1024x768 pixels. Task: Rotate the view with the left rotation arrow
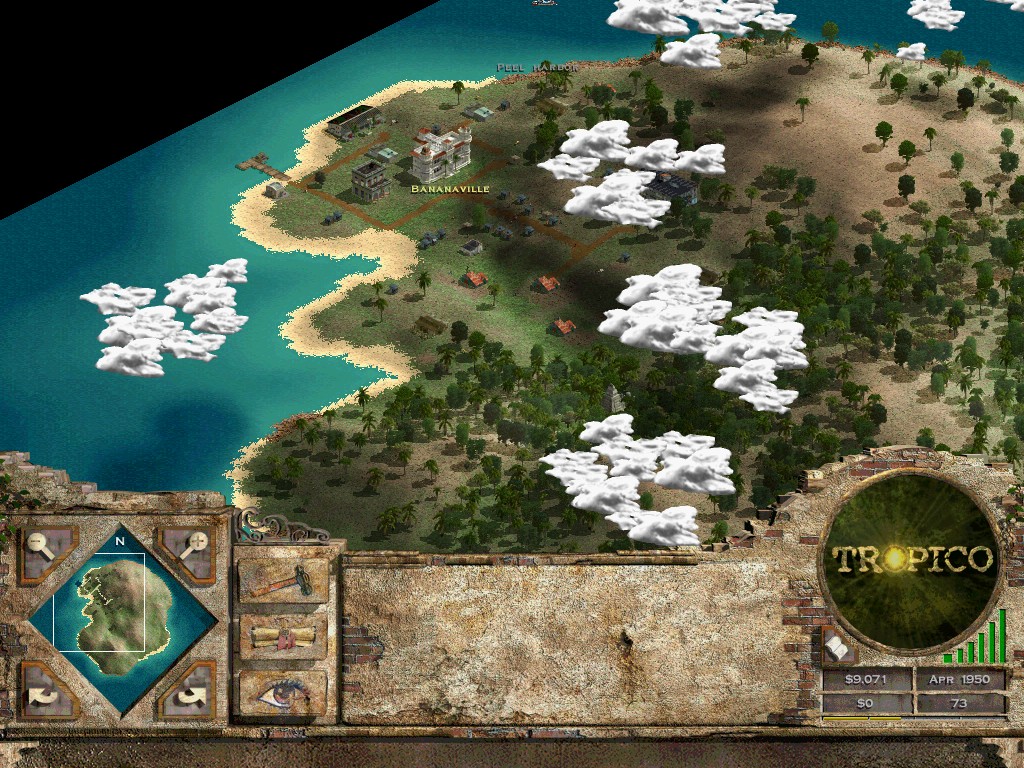[x=45, y=690]
